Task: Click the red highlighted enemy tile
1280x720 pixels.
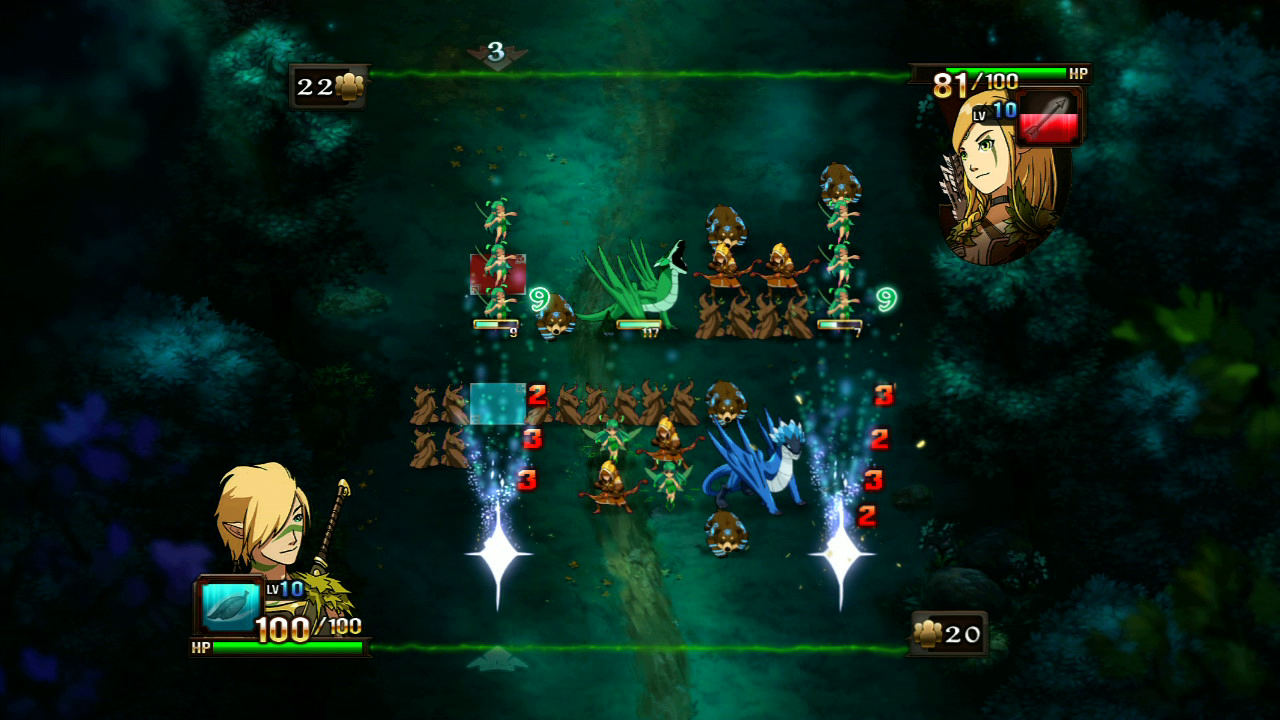Action: pyautogui.click(x=498, y=273)
